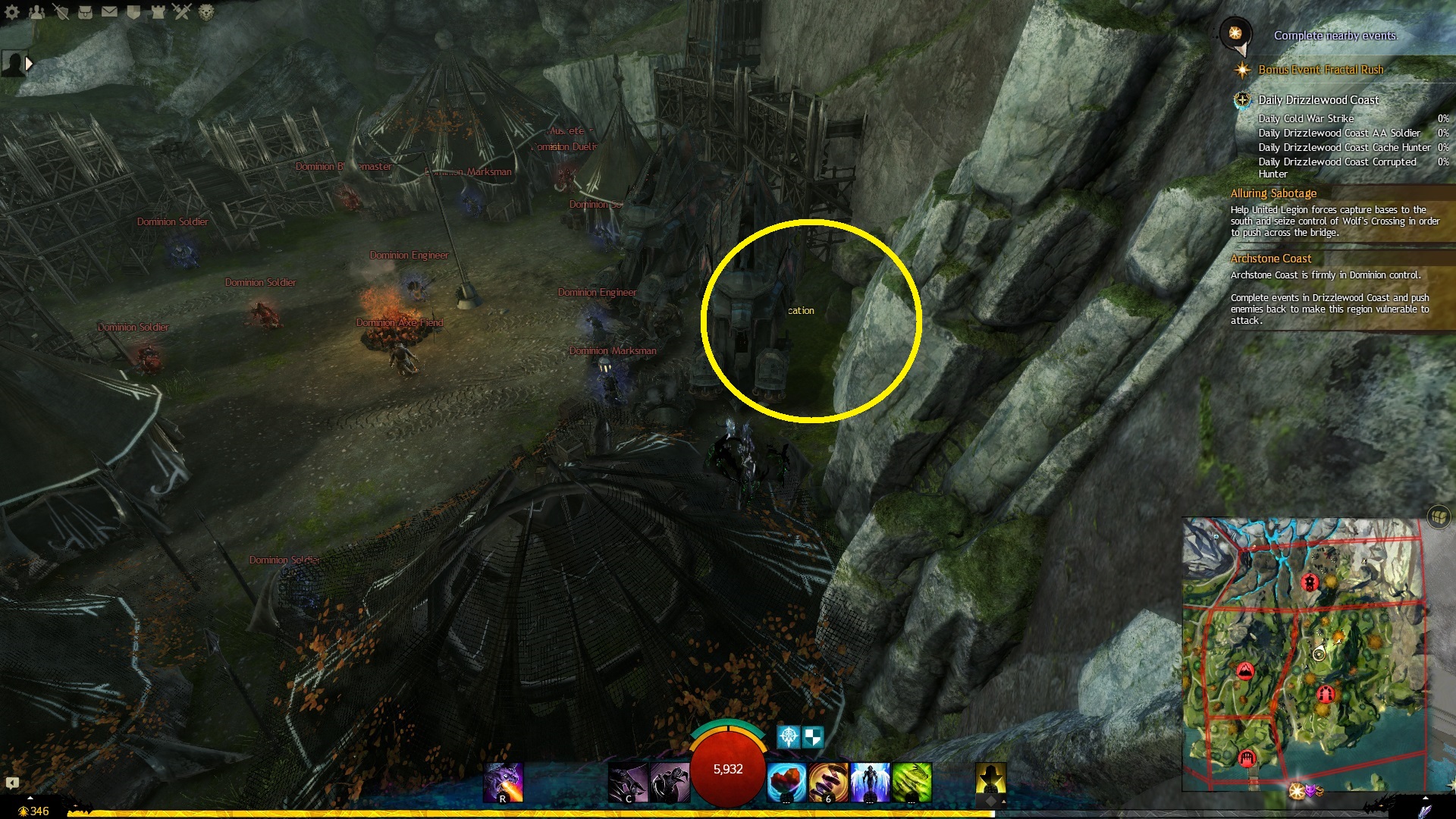This screenshot has width=1456, height=819.
Task: Expand the party portrait arrow
Action: coord(30,64)
